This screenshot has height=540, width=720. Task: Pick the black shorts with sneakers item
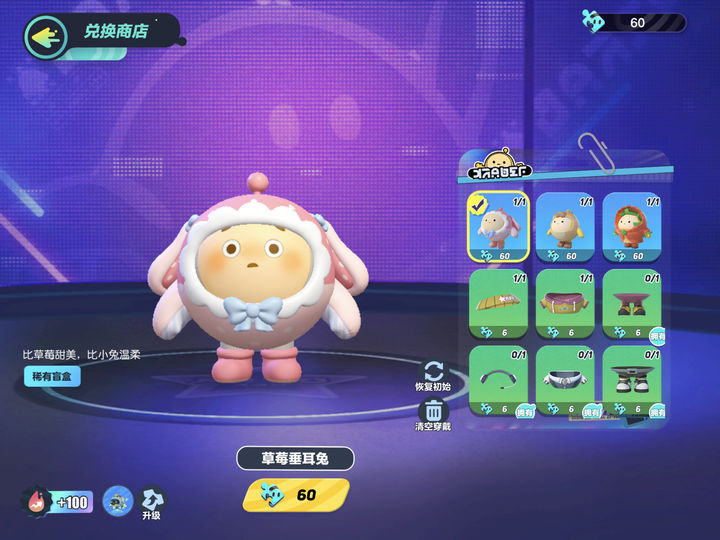pyautogui.click(x=632, y=380)
